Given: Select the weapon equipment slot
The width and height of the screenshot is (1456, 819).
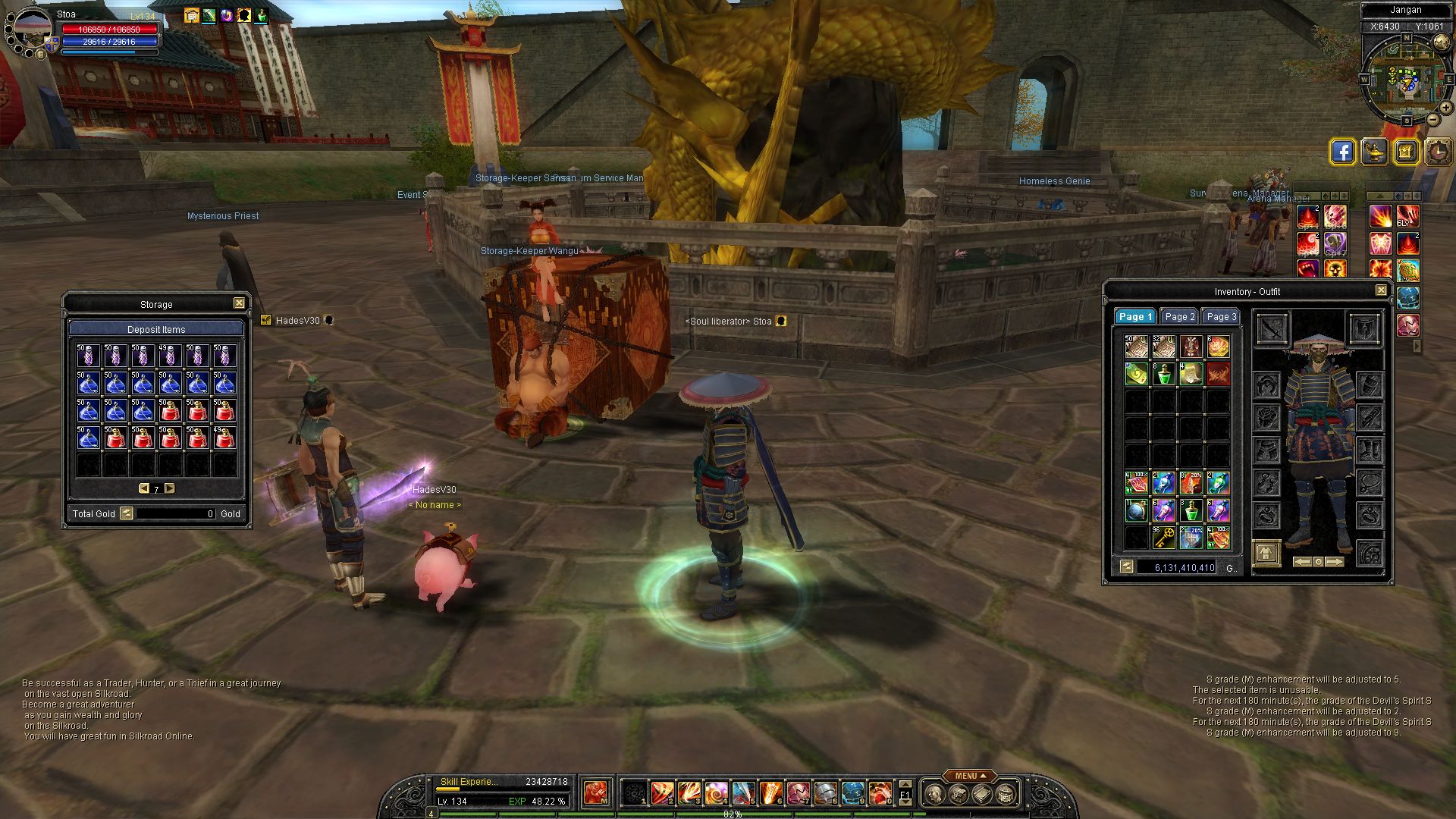Looking at the screenshot, I should pyautogui.click(x=1272, y=329).
